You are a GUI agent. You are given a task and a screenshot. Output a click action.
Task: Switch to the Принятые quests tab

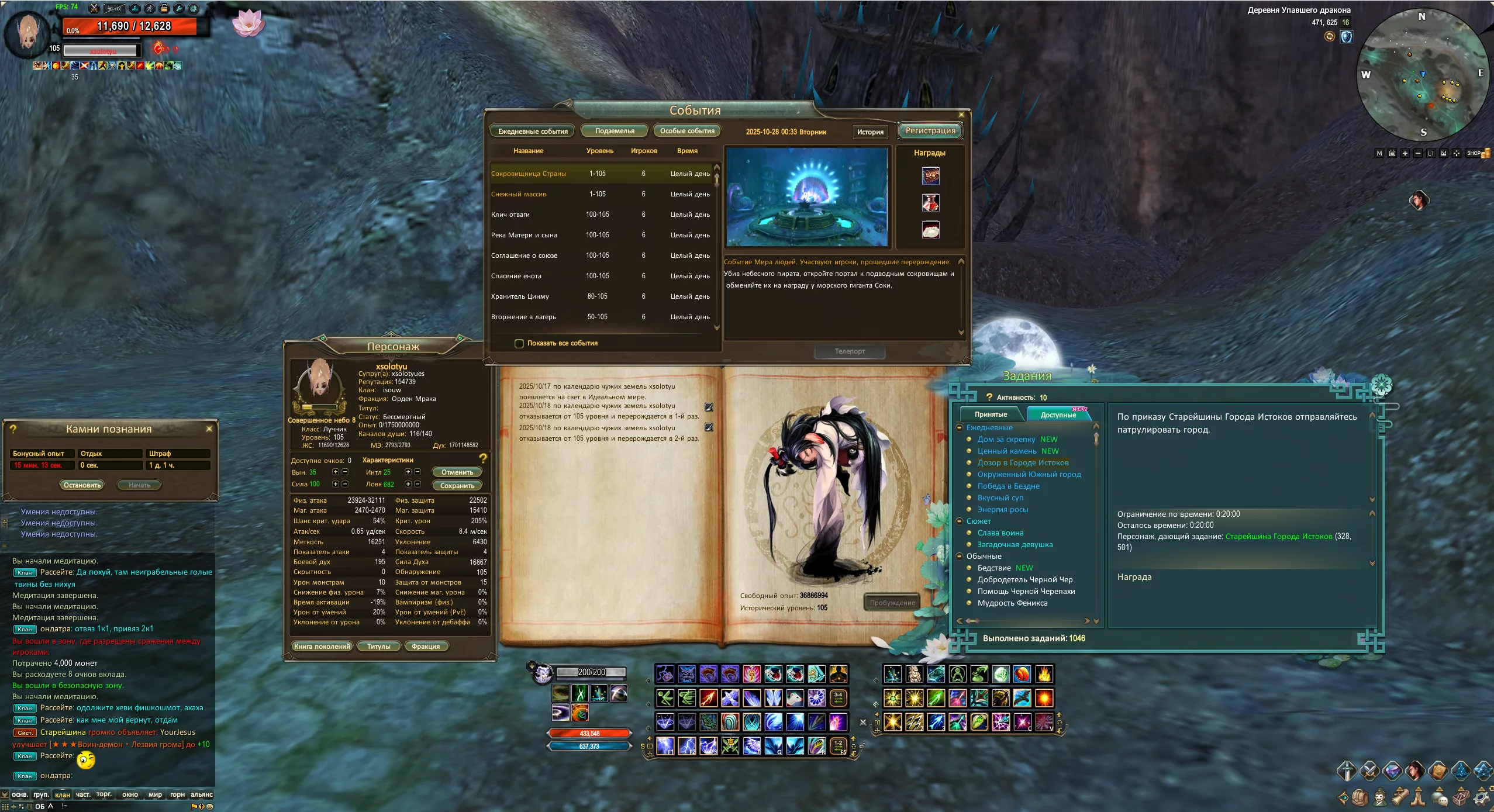tap(991, 414)
